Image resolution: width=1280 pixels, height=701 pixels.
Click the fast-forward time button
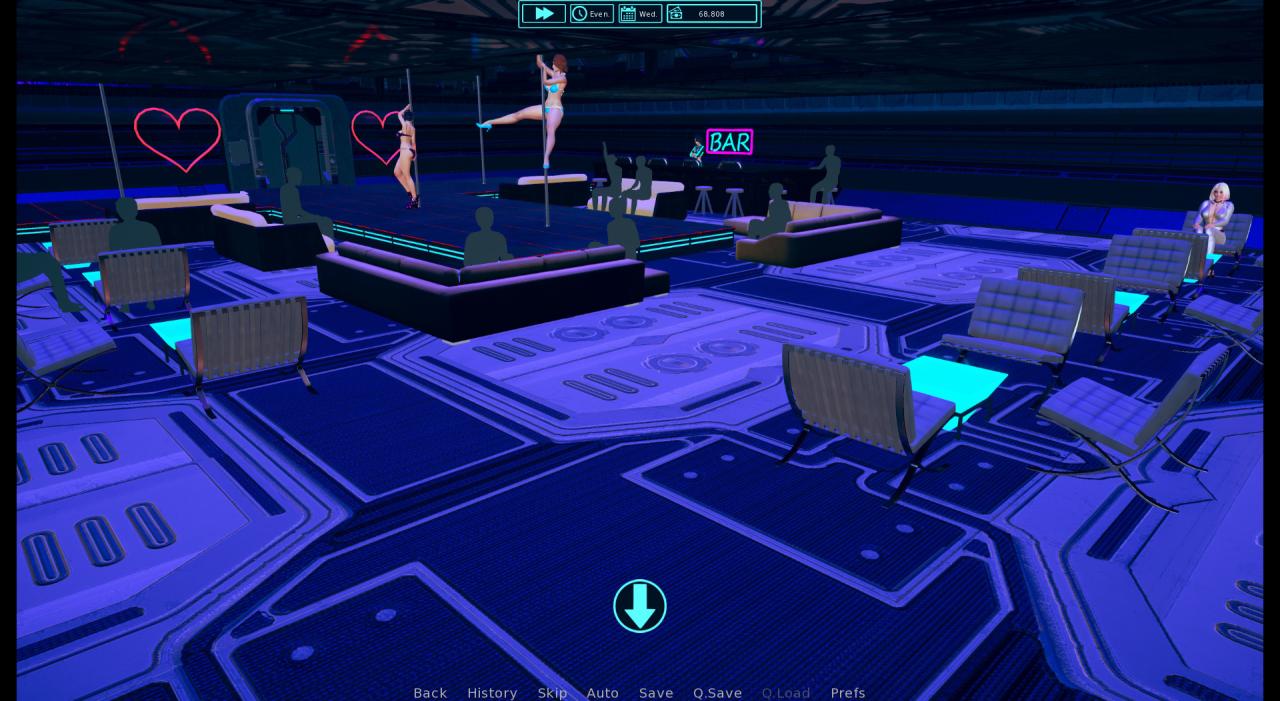(543, 13)
